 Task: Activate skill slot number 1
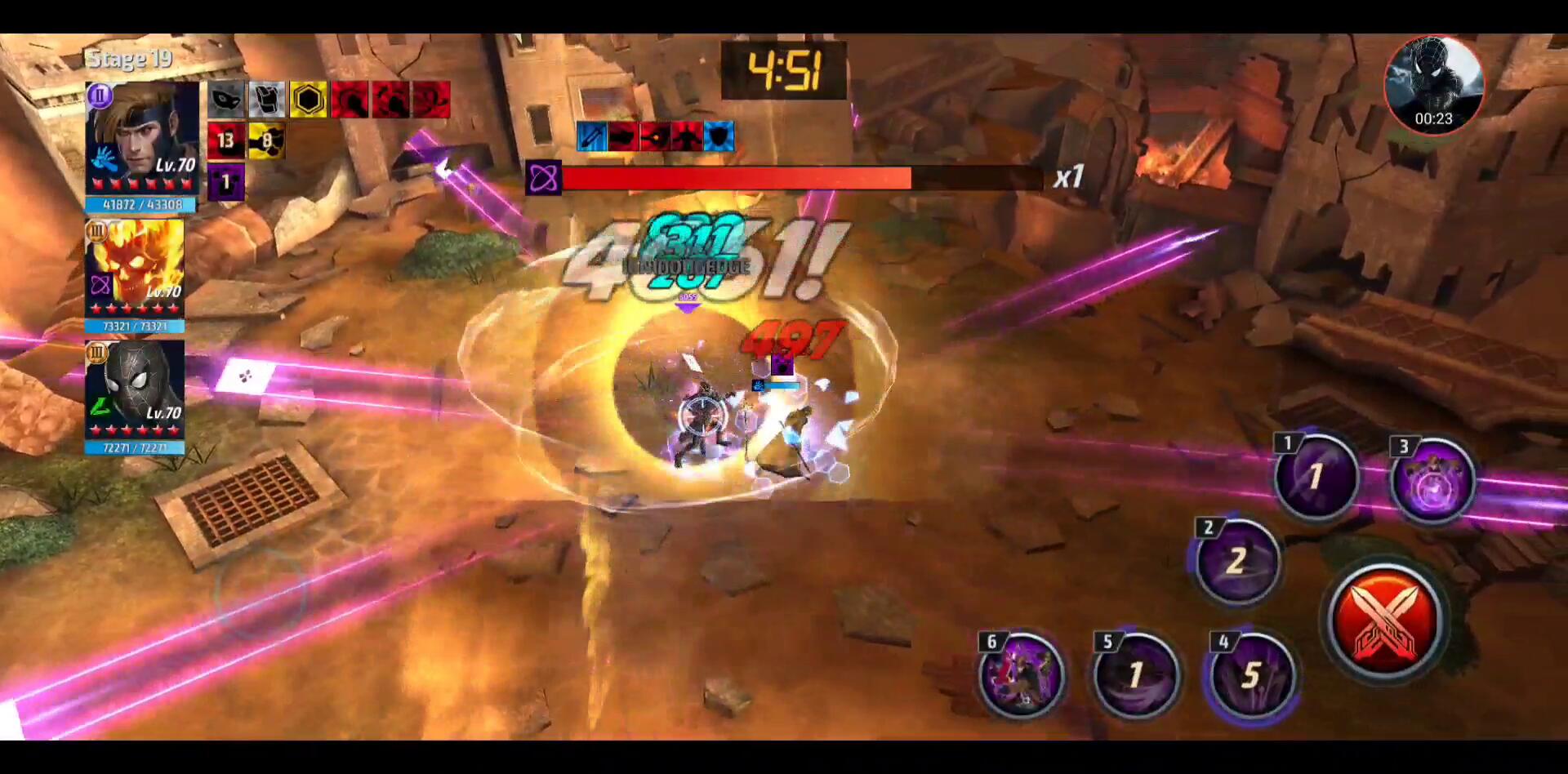coord(1316,477)
